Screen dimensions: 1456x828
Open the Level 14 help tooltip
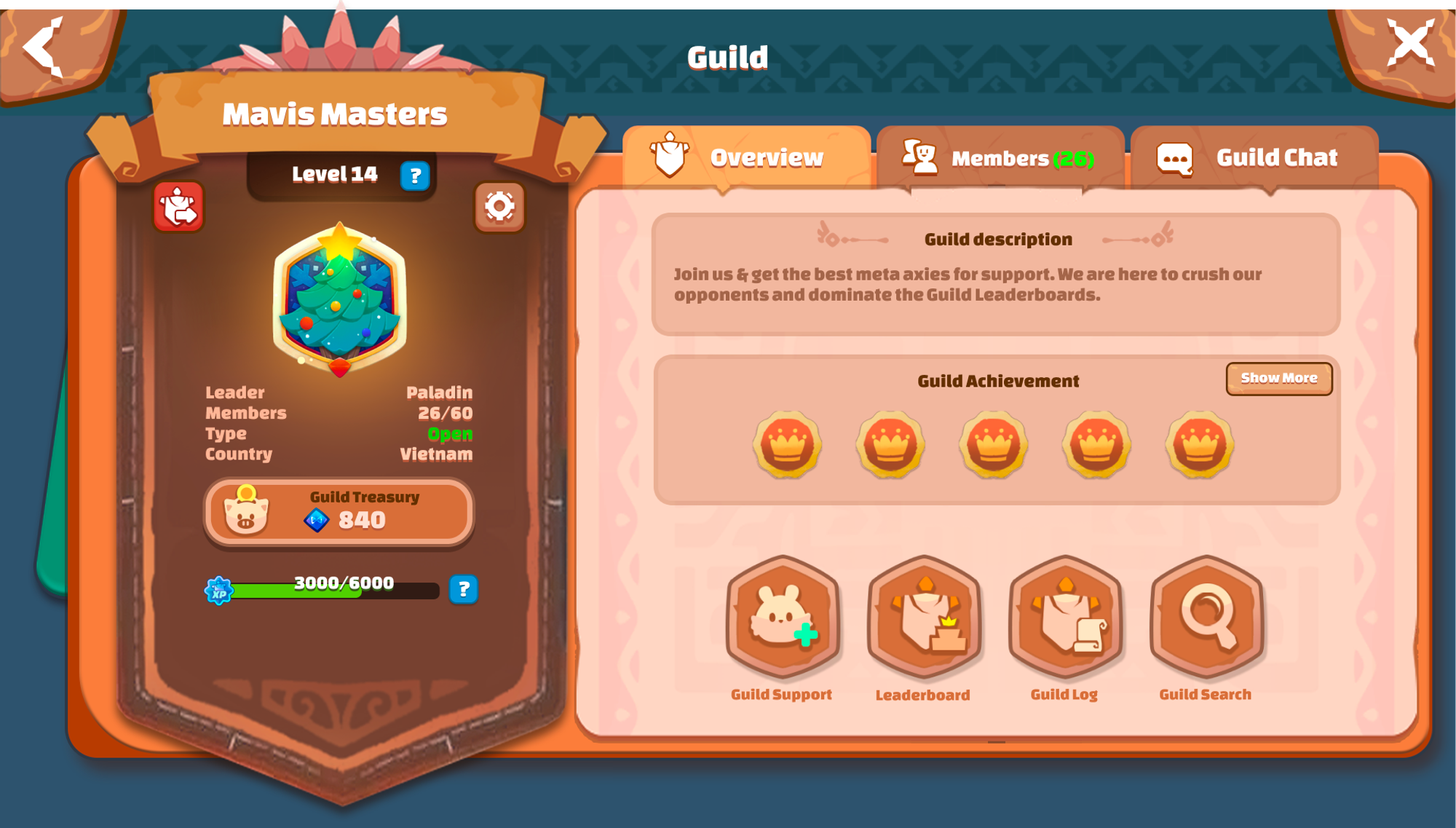pos(415,175)
